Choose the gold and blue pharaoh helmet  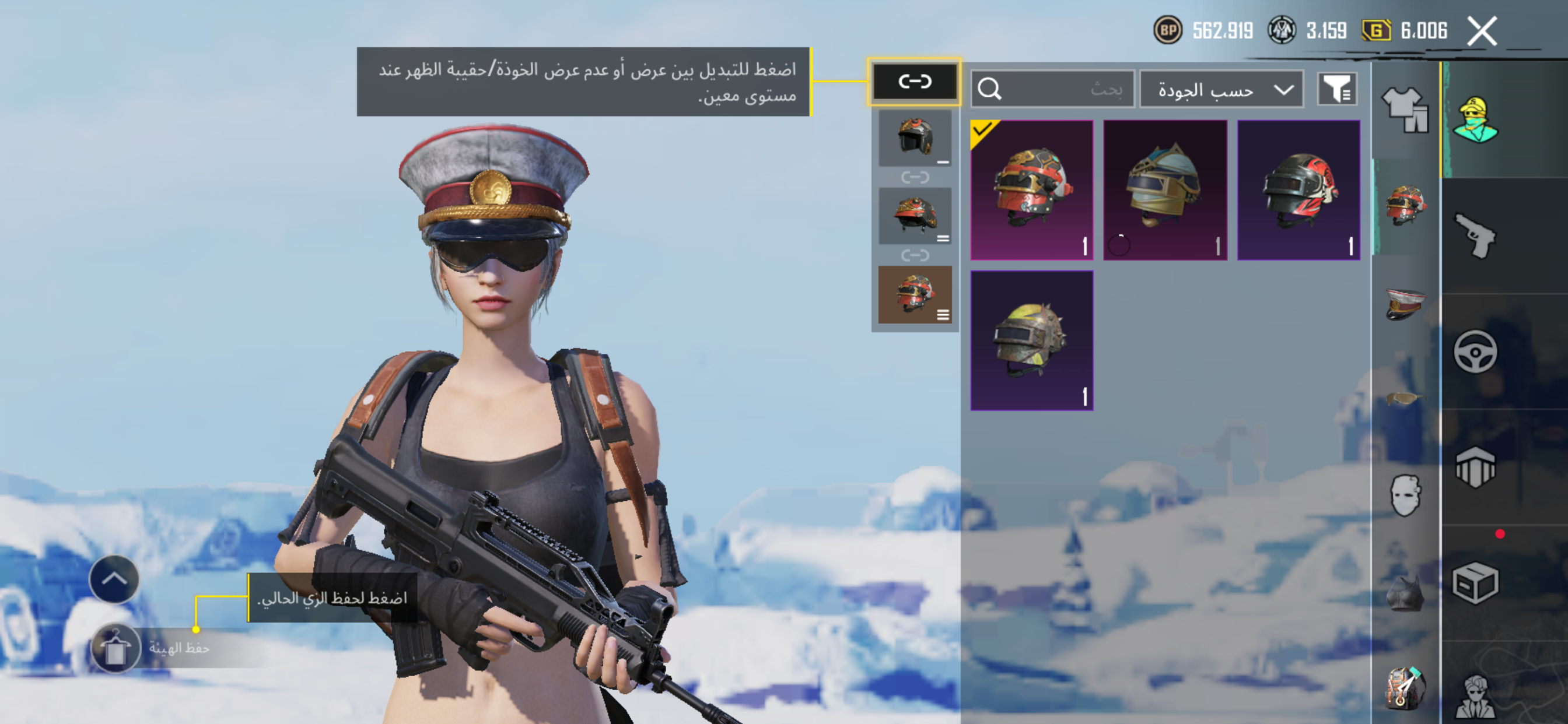coord(1165,190)
